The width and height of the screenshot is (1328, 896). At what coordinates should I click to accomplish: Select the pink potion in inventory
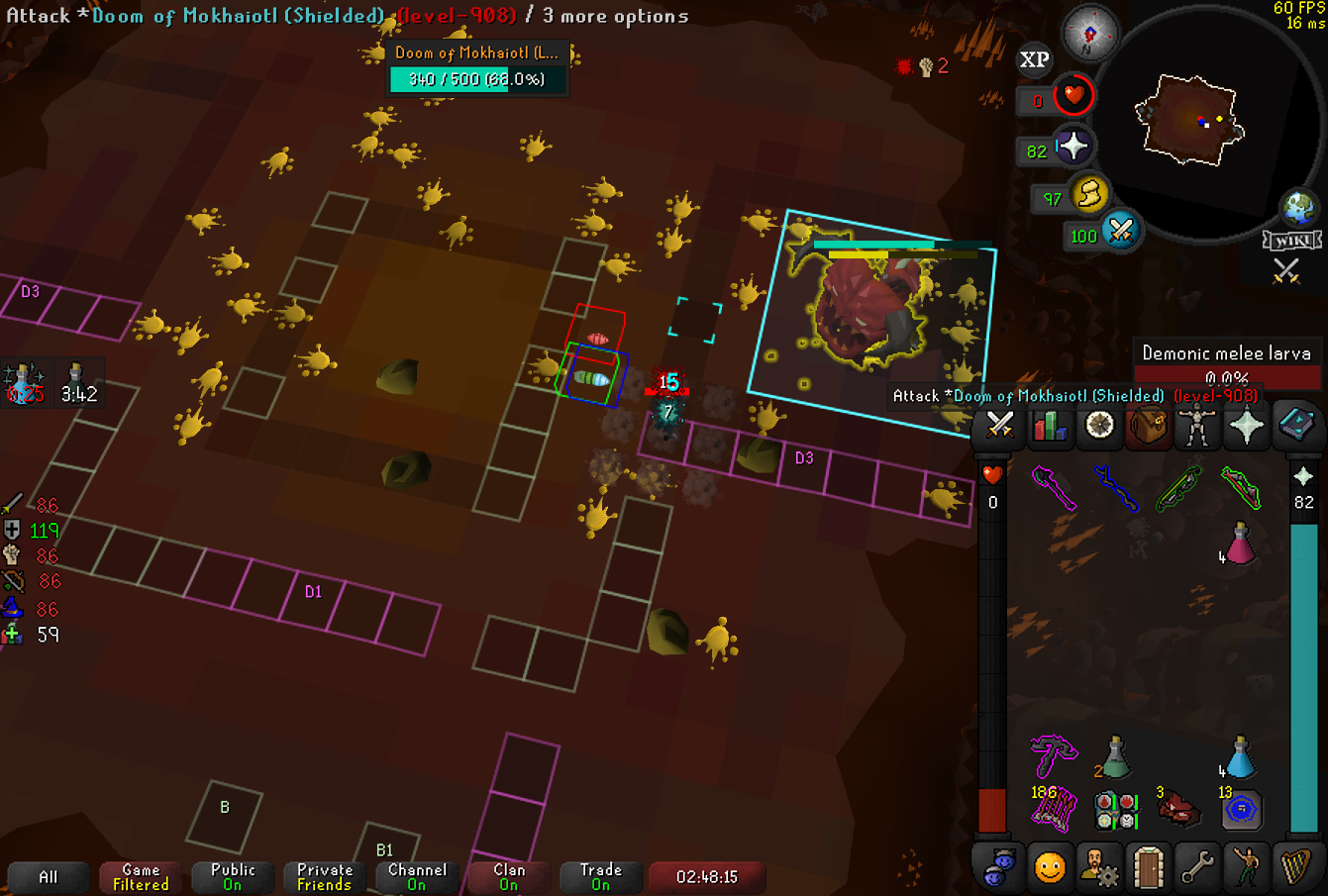click(1240, 543)
